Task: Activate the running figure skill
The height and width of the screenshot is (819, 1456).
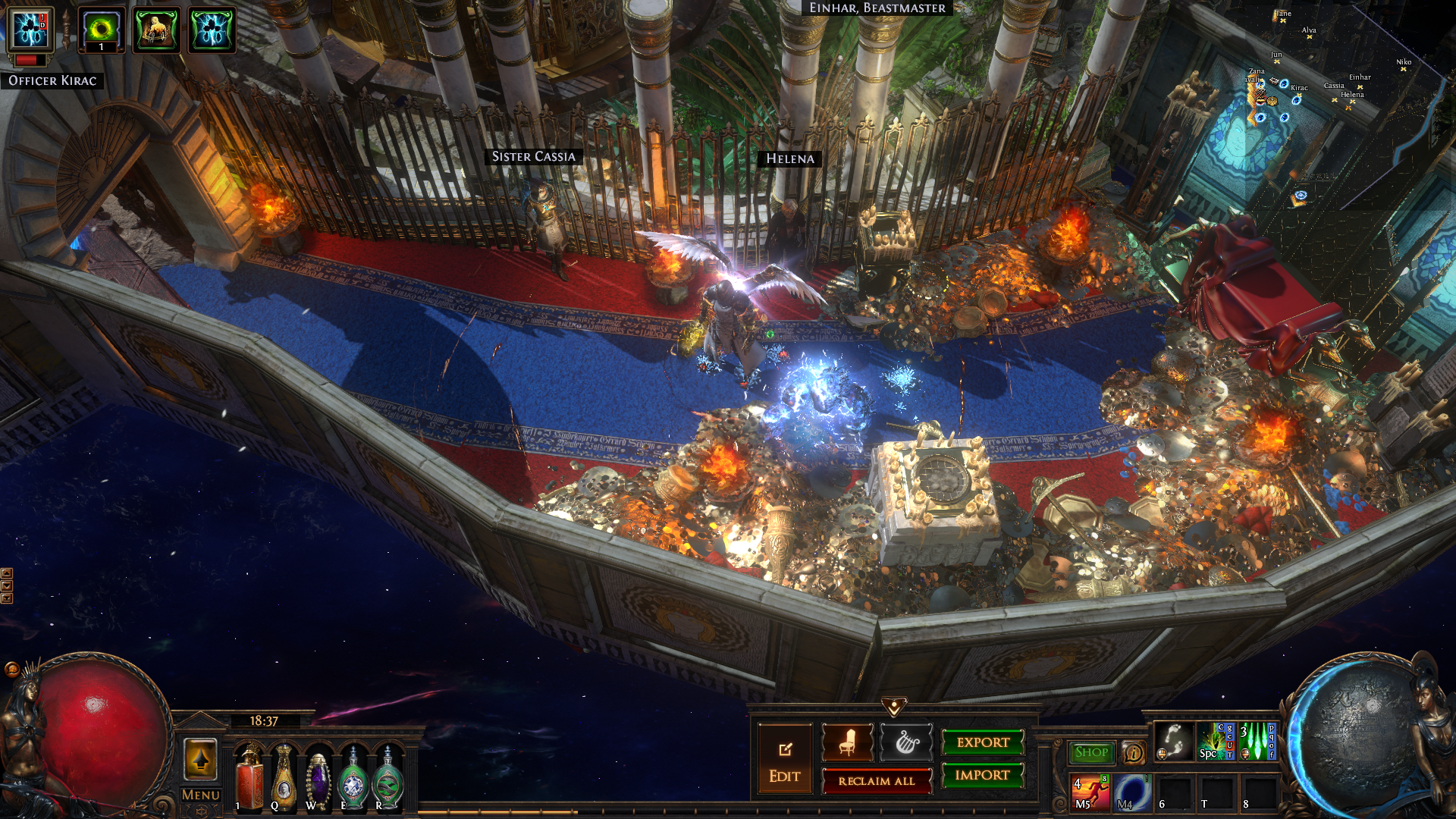Action: pos(1090,792)
